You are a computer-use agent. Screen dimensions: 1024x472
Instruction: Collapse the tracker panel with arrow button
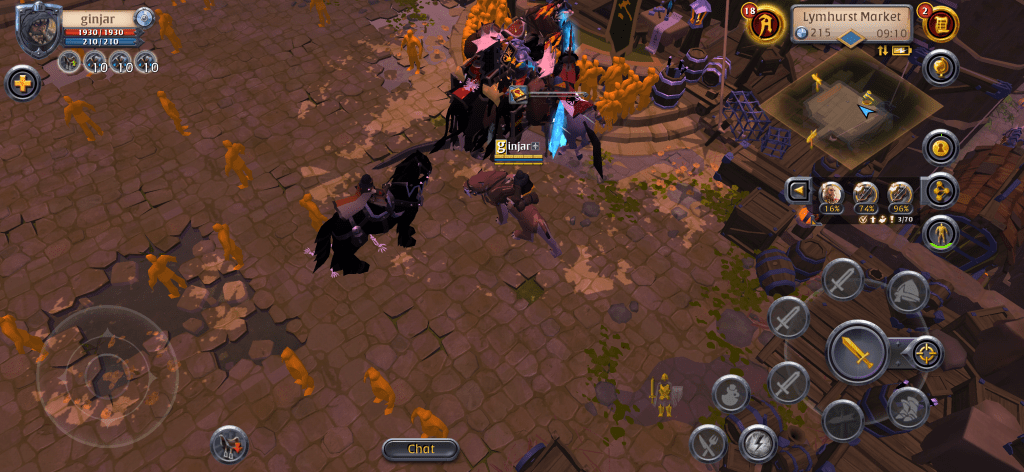pos(798,190)
